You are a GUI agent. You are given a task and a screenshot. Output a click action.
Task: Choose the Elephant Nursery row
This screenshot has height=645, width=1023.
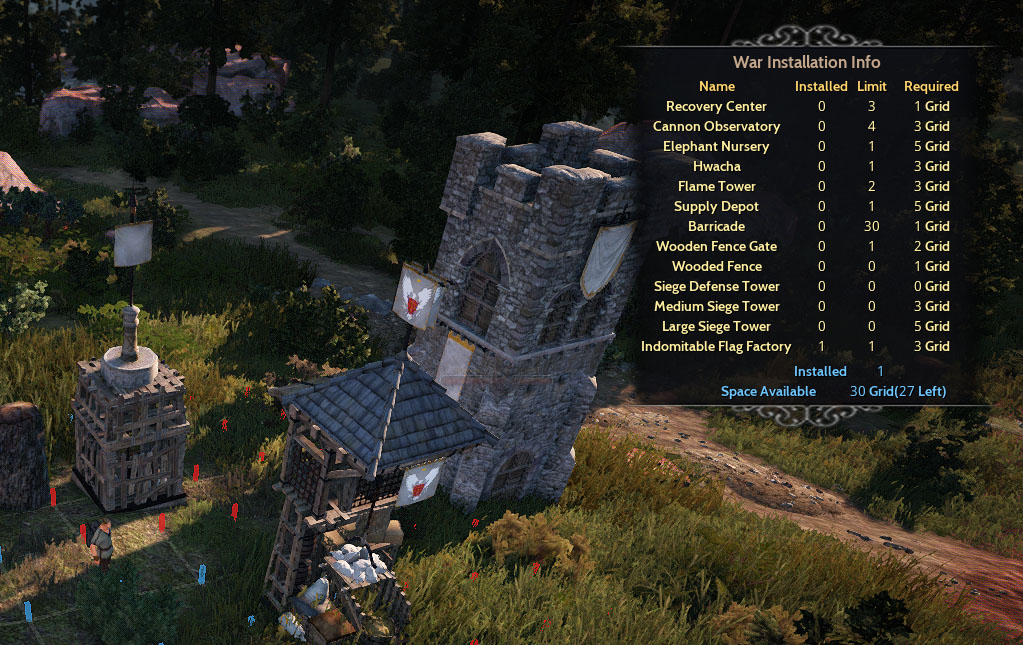coord(716,146)
